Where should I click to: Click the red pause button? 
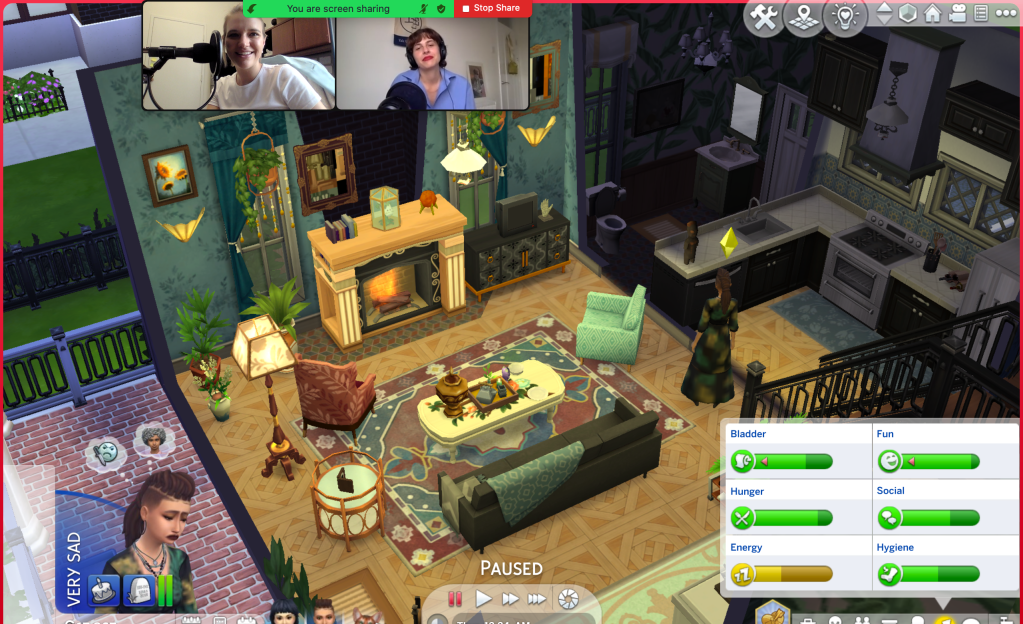coord(455,598)
